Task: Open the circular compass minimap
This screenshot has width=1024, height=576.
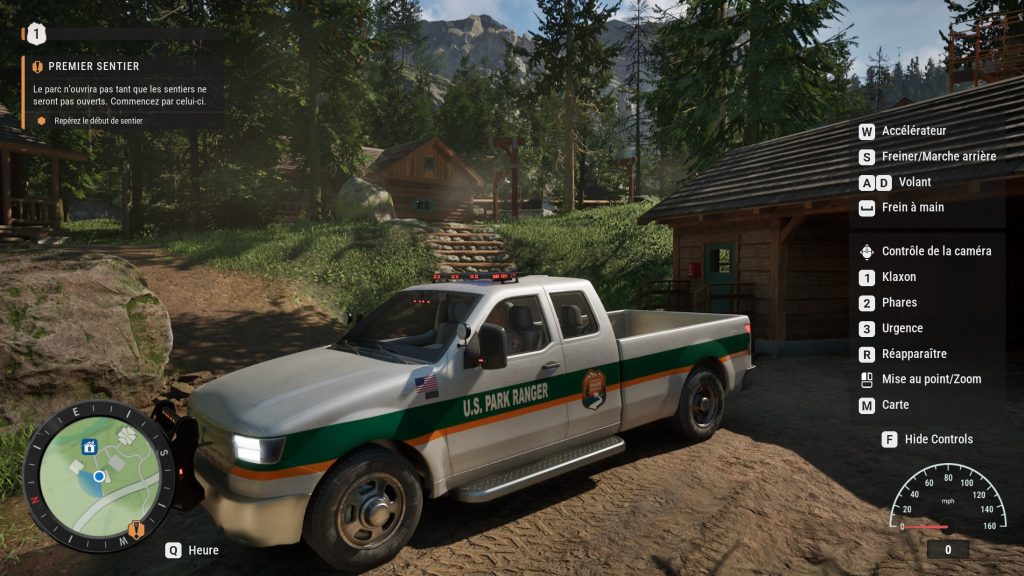Action: tap(98, 476)
